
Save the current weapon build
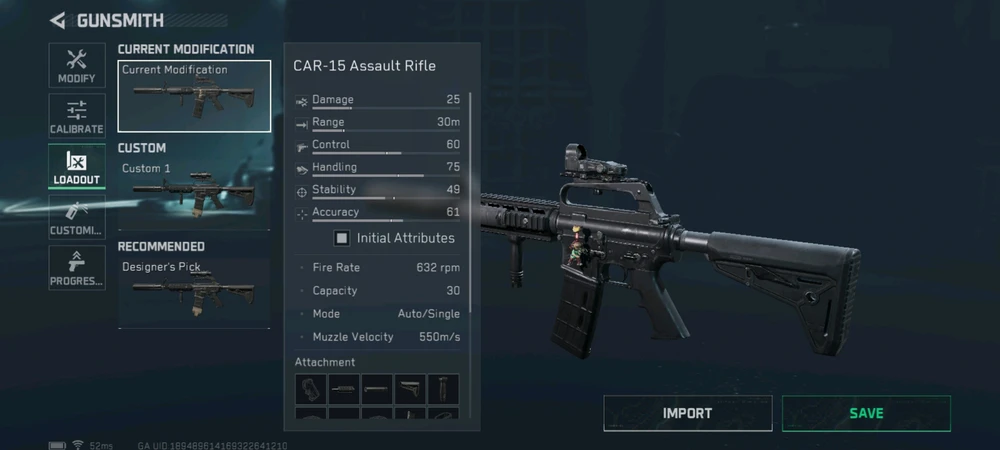pyautogui.click(x=866, y=413)
